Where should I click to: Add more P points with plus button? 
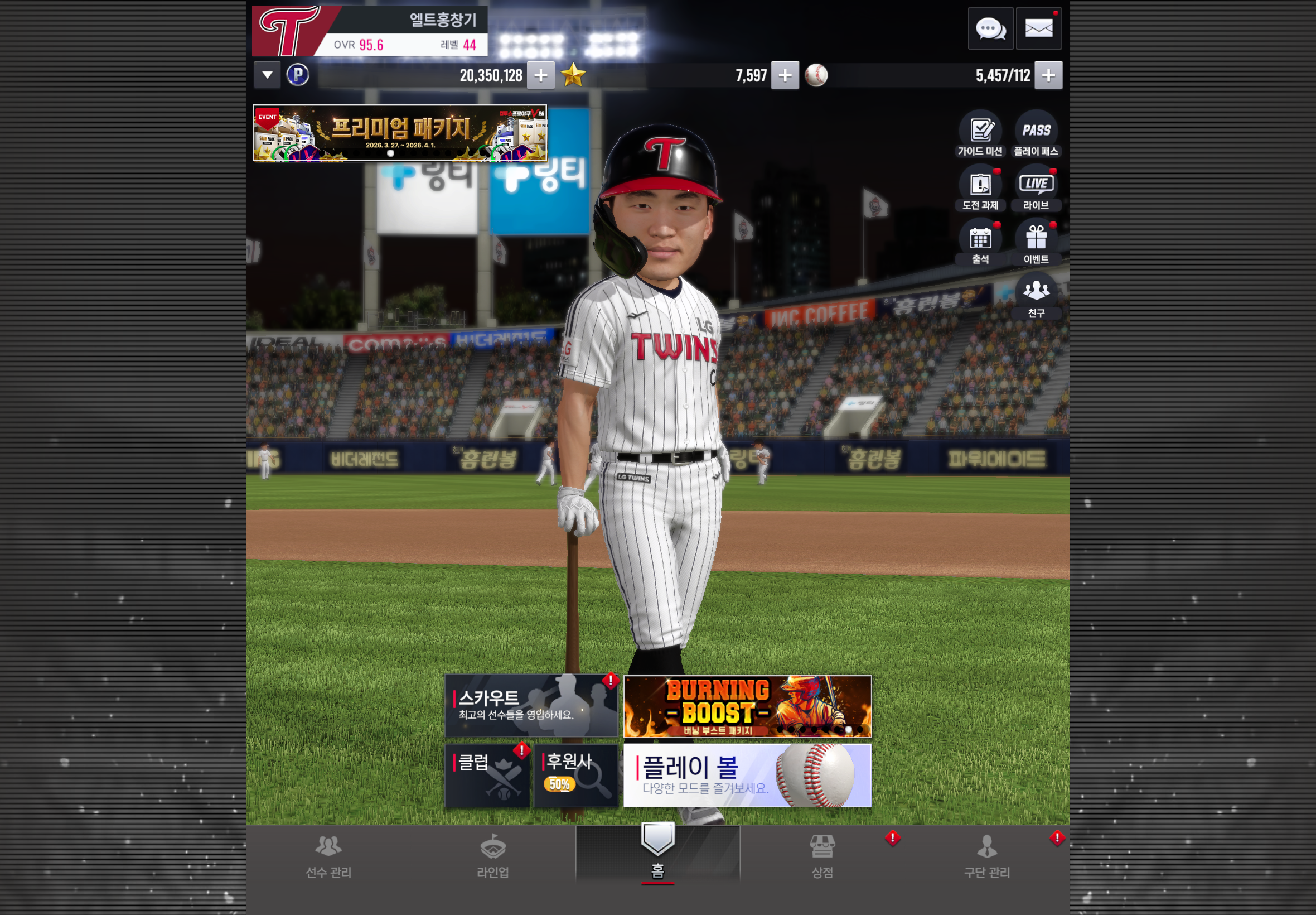click(540, 75)
